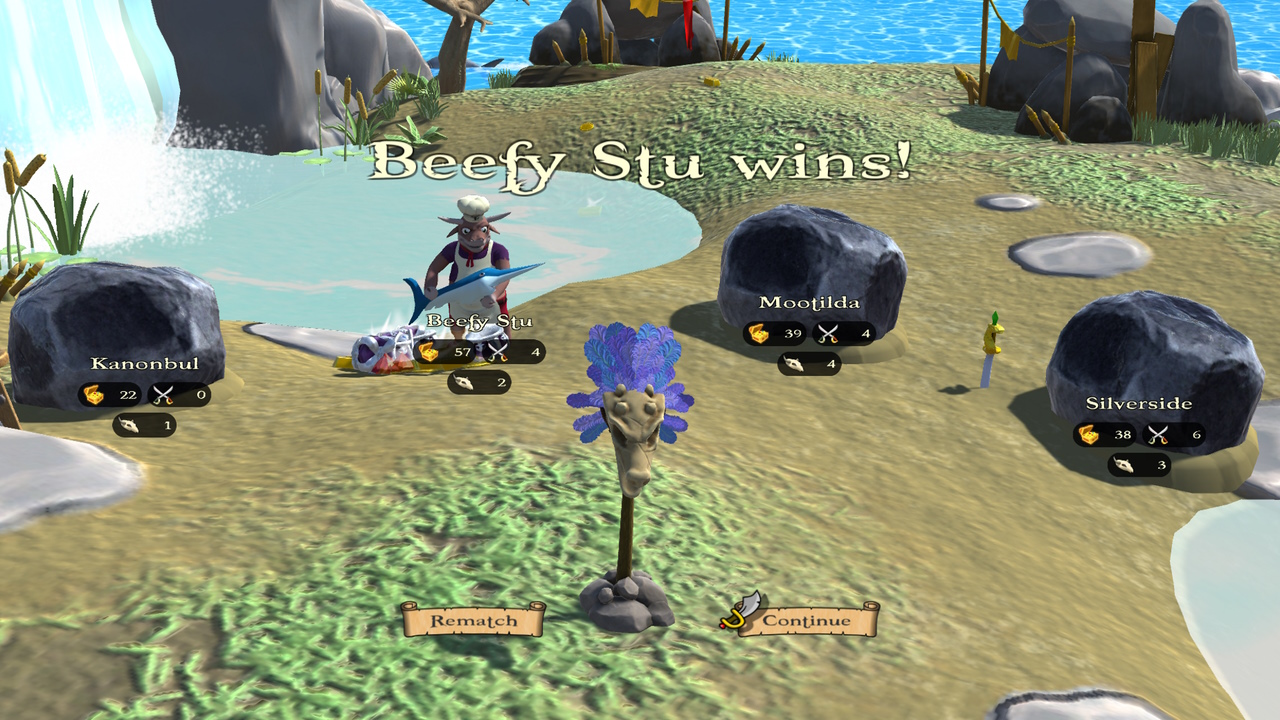This screenshot has height=720, width=1280.
Task: Click the cow skull counter under Mootilda
Action: [795, 365]
